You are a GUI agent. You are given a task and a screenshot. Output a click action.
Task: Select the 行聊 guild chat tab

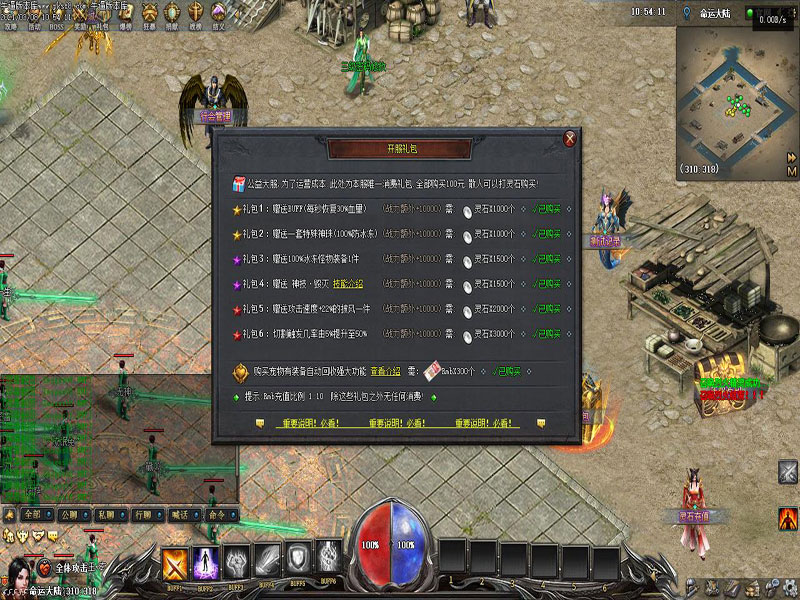pyautogui.click(x=143, y=514)
